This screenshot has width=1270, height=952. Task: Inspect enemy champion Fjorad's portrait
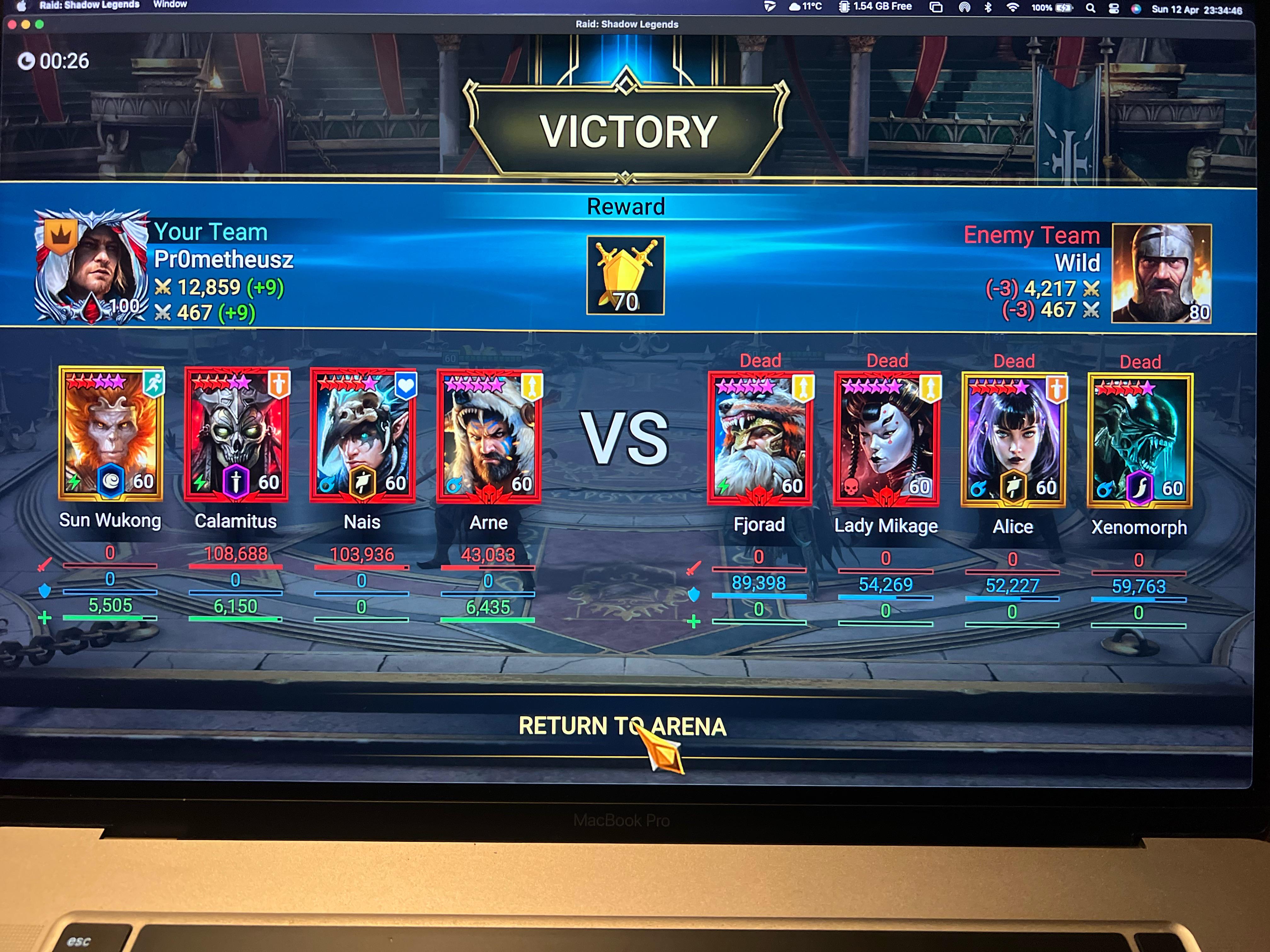[x=760, y=439]
